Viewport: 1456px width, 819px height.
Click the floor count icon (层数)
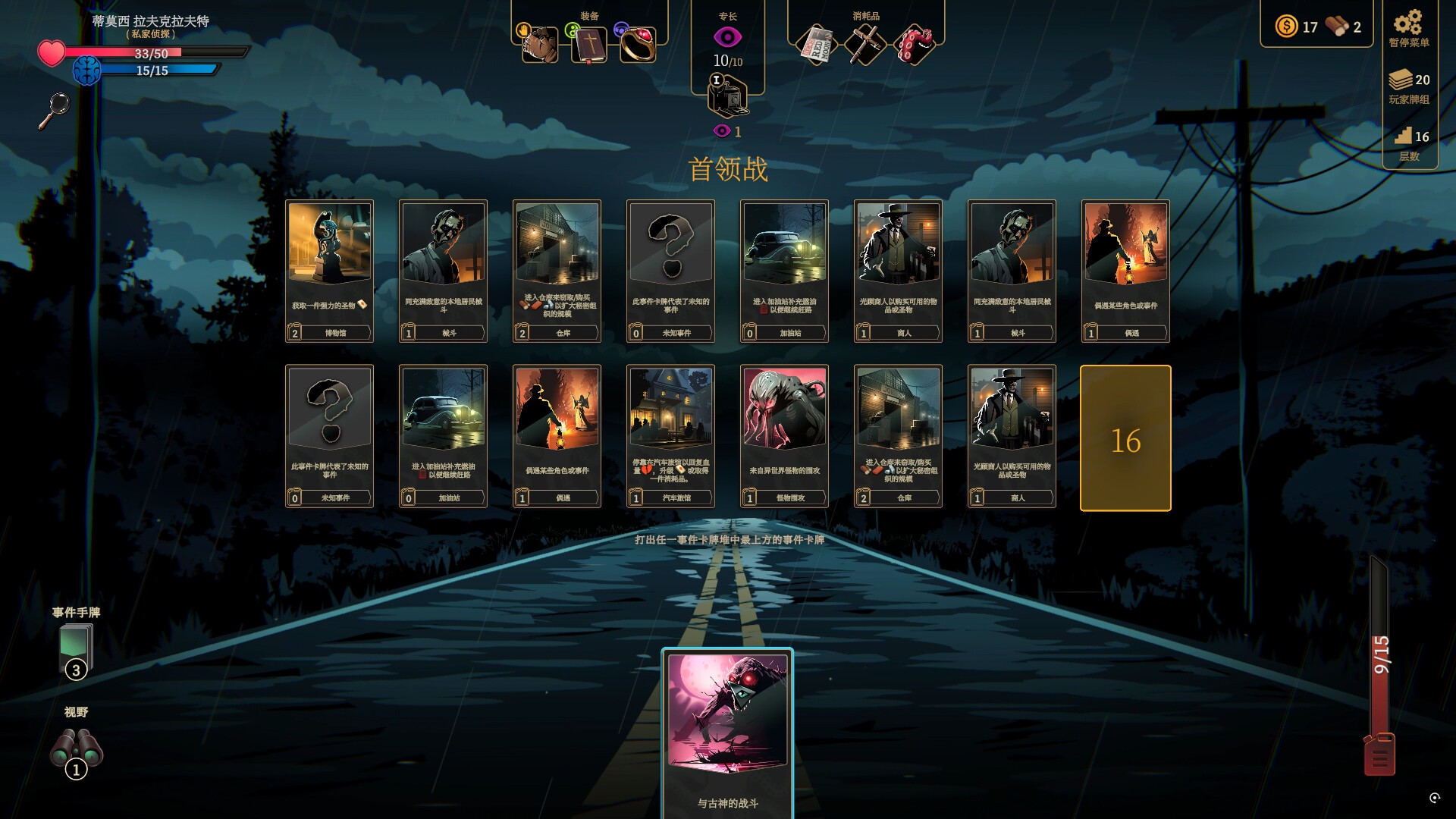point(1407,136)
